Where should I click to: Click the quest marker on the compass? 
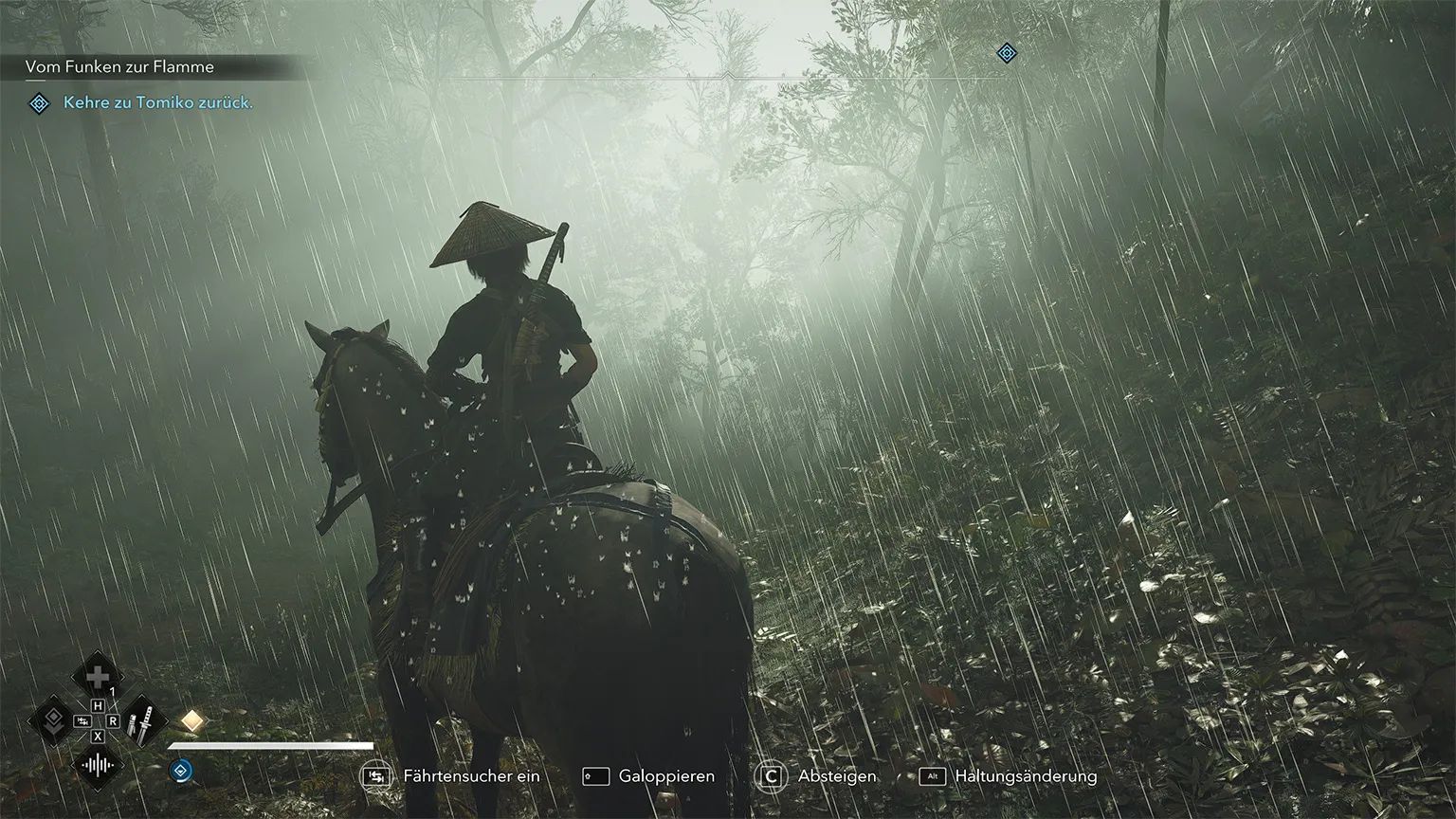coord(1007,53)
